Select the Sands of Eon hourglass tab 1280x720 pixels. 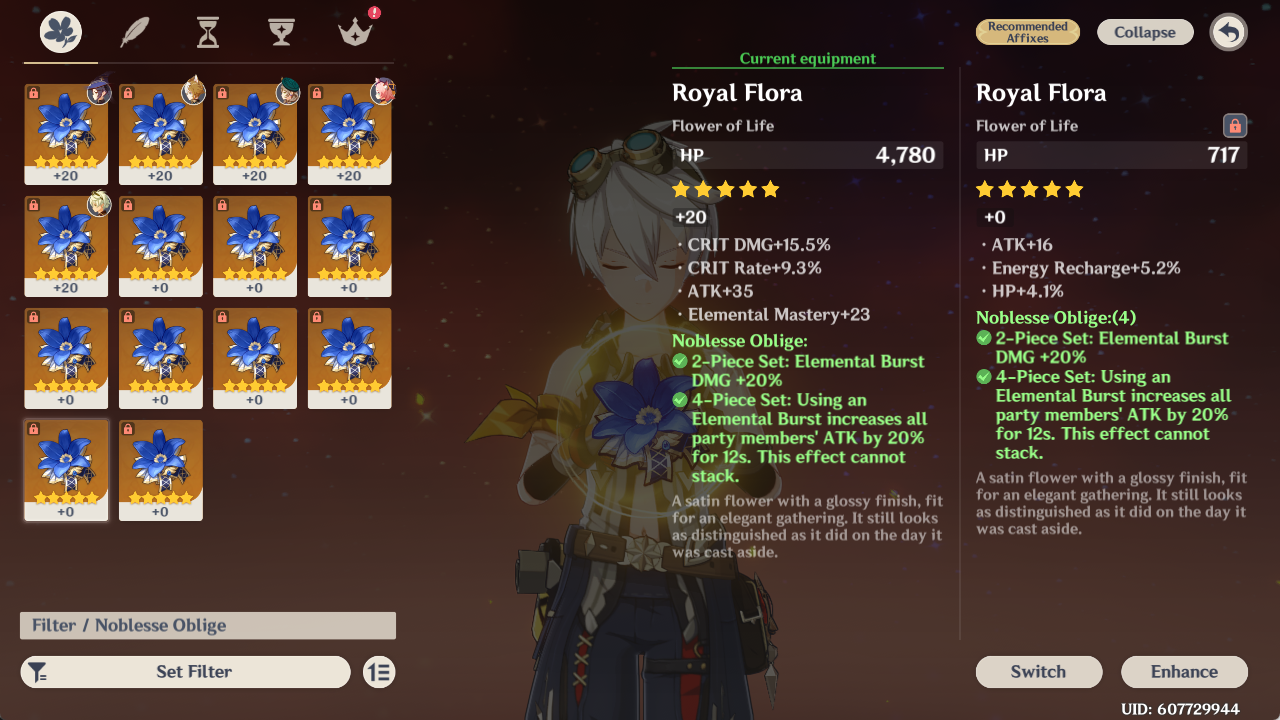pyautogui.click(x=207, y=33)
